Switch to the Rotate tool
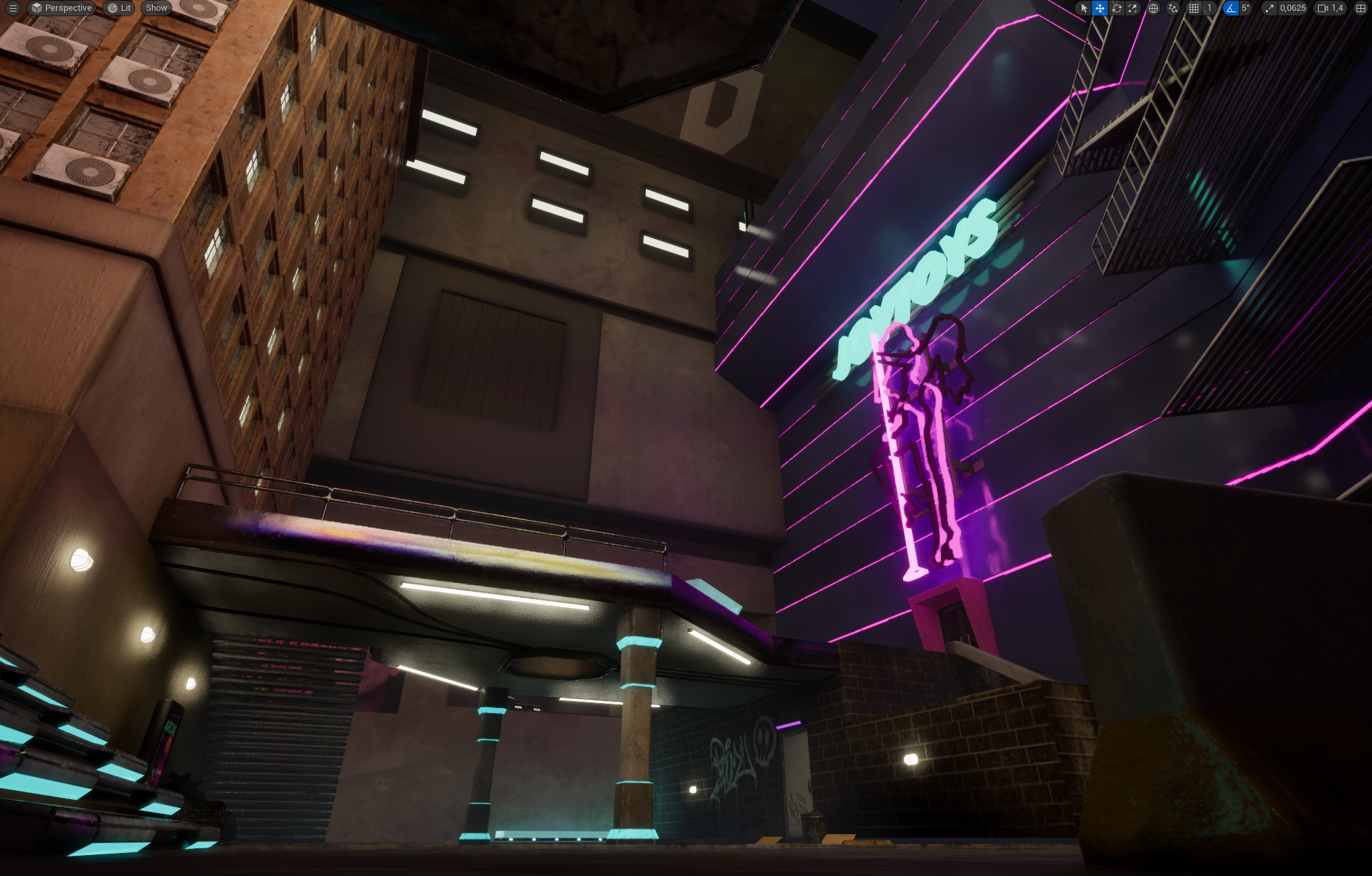 pyautogui.click(x=1118, y=8)
